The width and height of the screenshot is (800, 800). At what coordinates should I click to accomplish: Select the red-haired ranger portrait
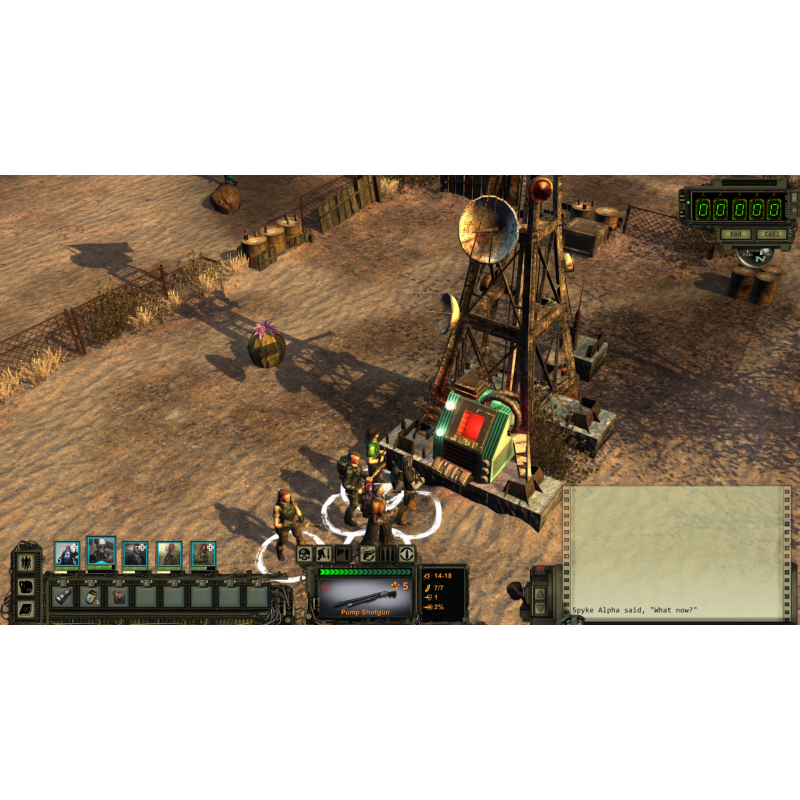tap(203, 554)
